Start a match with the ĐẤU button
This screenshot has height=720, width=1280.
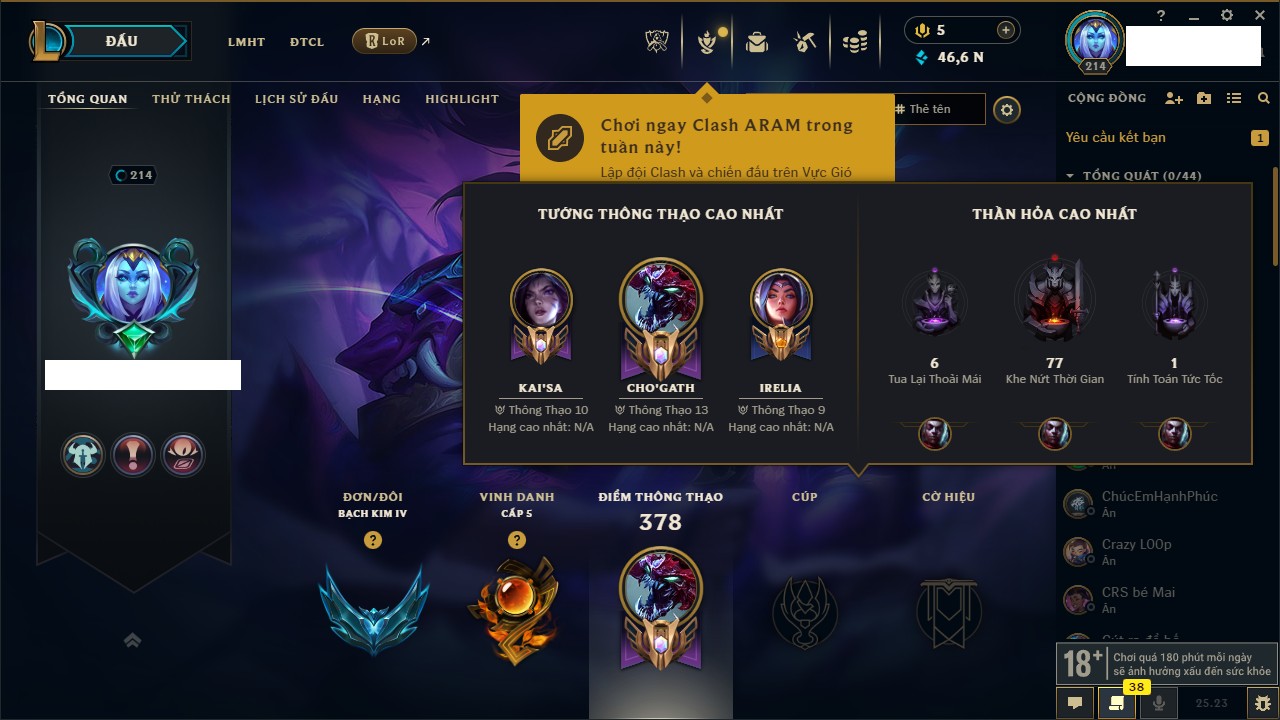[122, 41]
